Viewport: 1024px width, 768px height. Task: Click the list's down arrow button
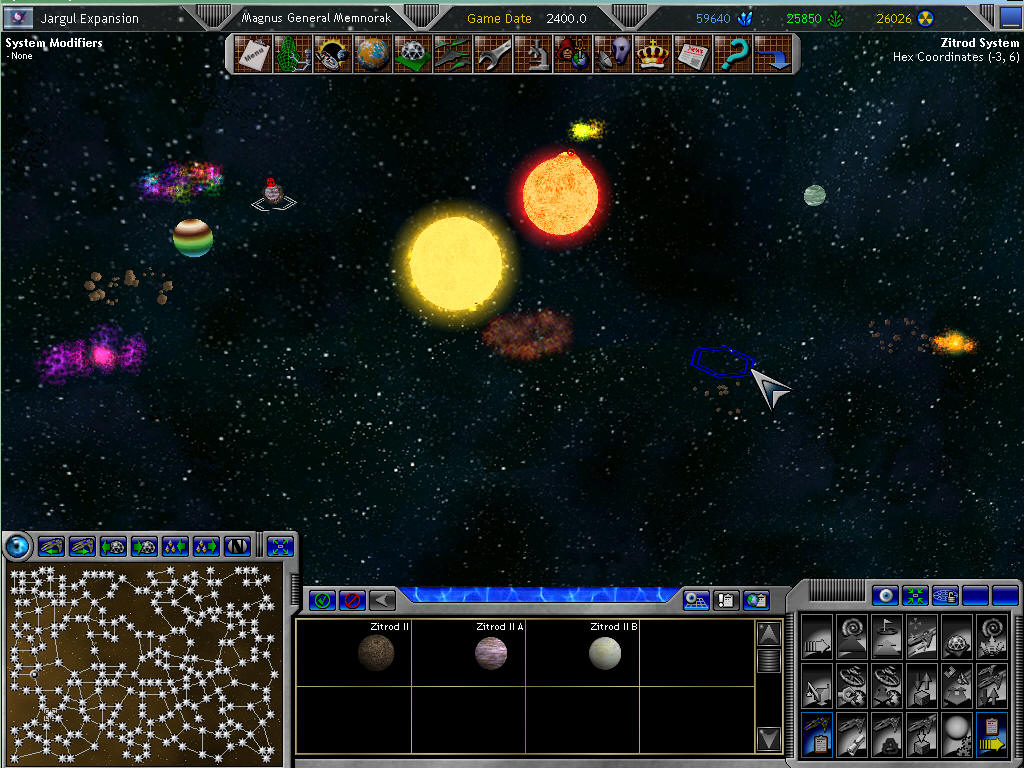click(x=767, y=739)
